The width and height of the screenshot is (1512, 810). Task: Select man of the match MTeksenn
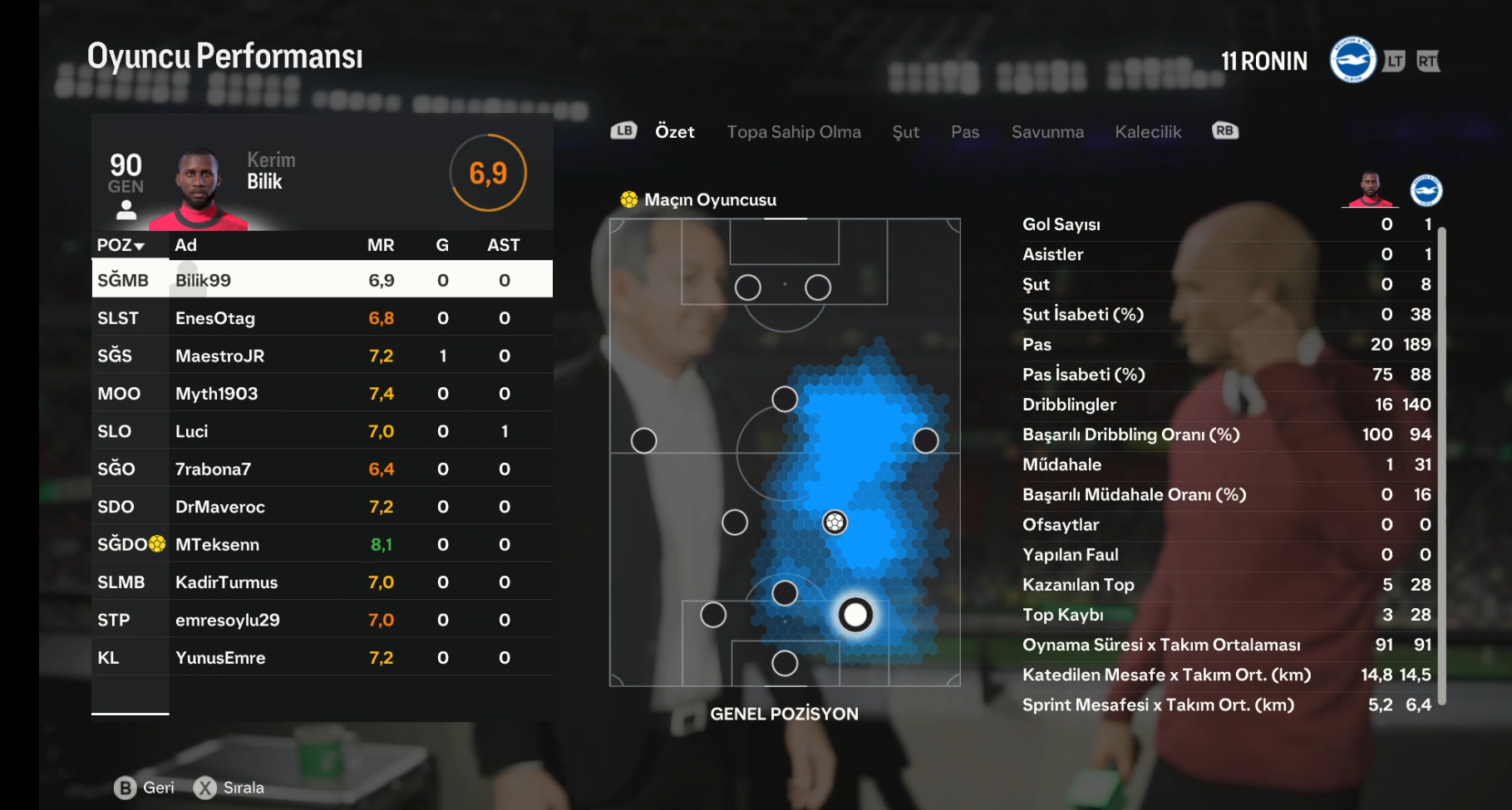click(322, 545)
